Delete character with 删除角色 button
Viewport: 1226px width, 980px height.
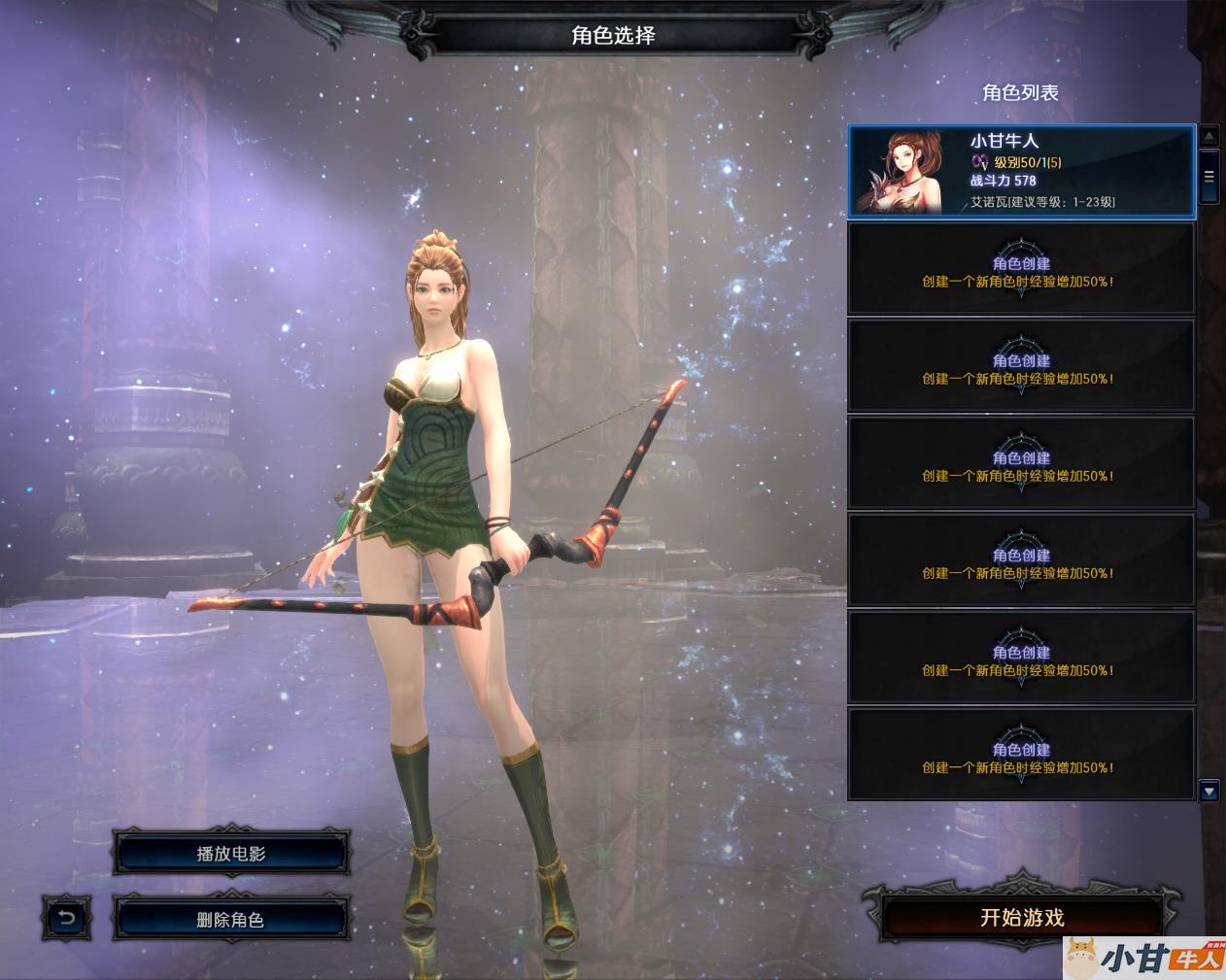230,919
